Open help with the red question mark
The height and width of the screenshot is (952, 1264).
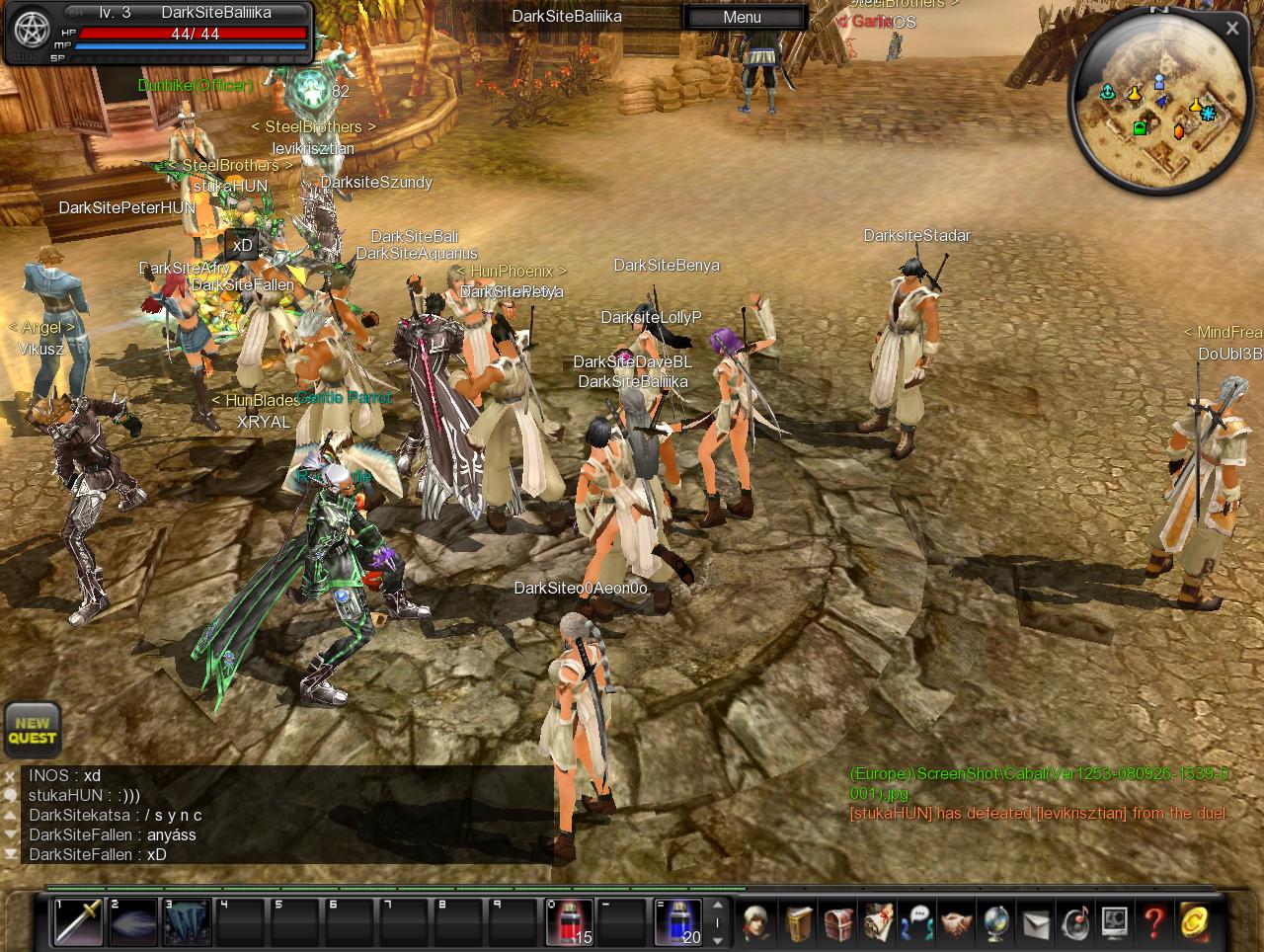(1153, 923)
